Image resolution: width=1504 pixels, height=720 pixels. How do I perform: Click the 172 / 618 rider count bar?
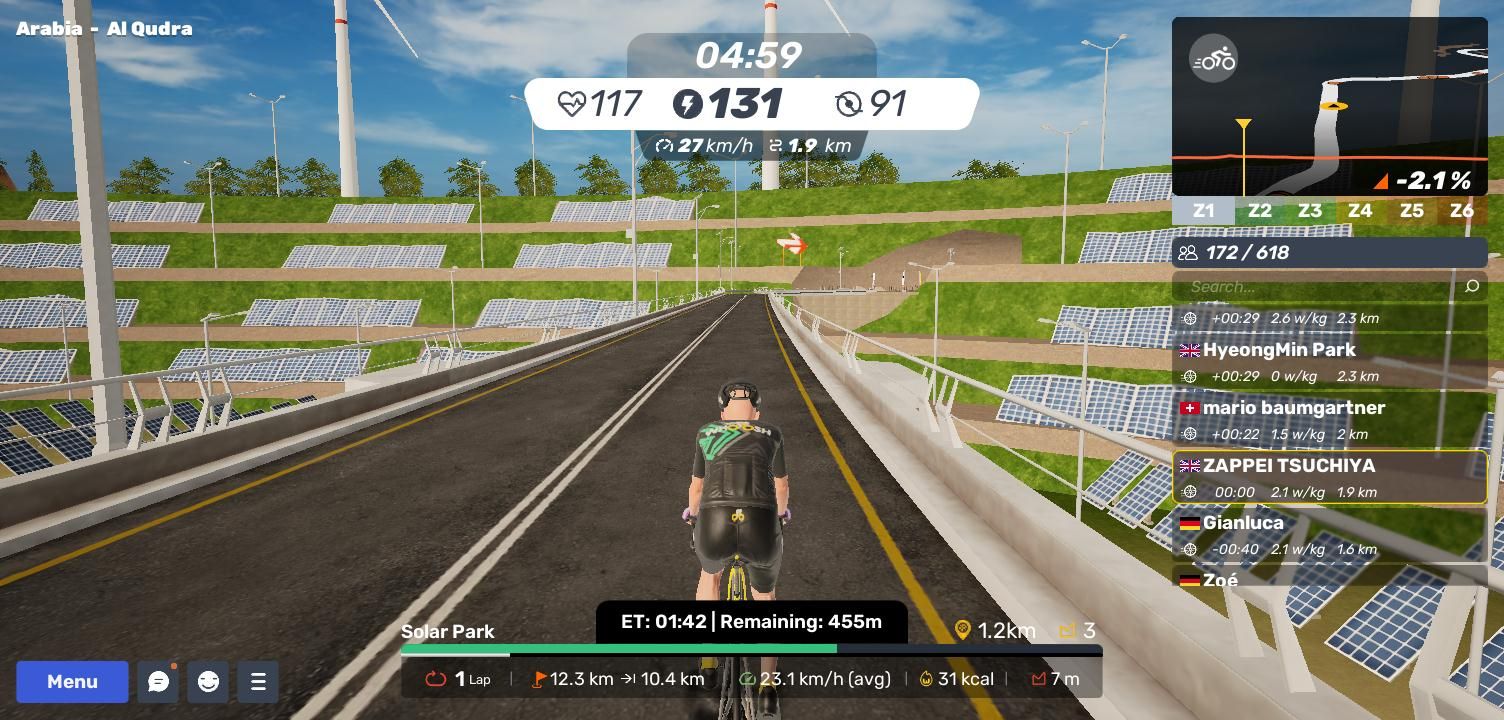click(1329, 253)
